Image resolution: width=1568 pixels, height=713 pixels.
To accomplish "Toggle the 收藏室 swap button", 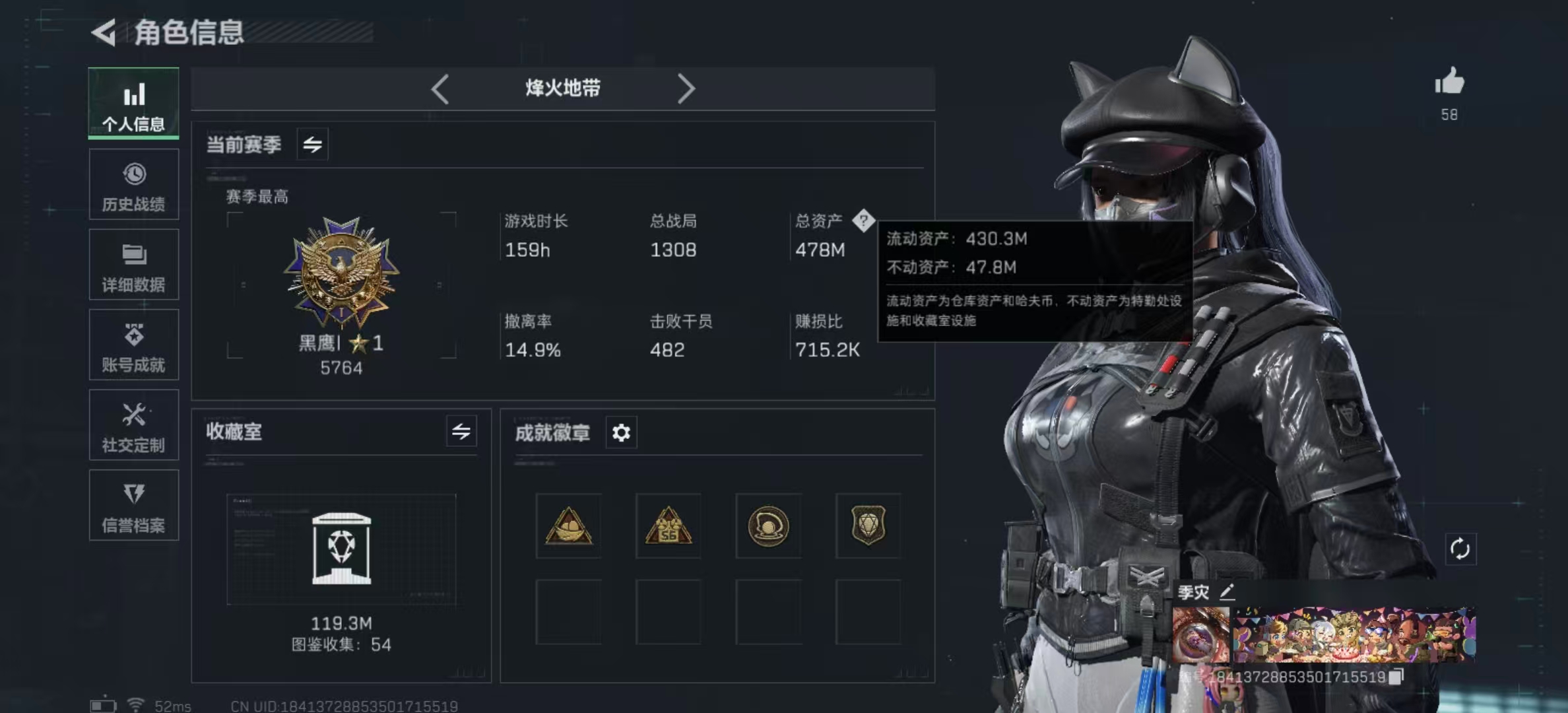I will click(461, 432).
